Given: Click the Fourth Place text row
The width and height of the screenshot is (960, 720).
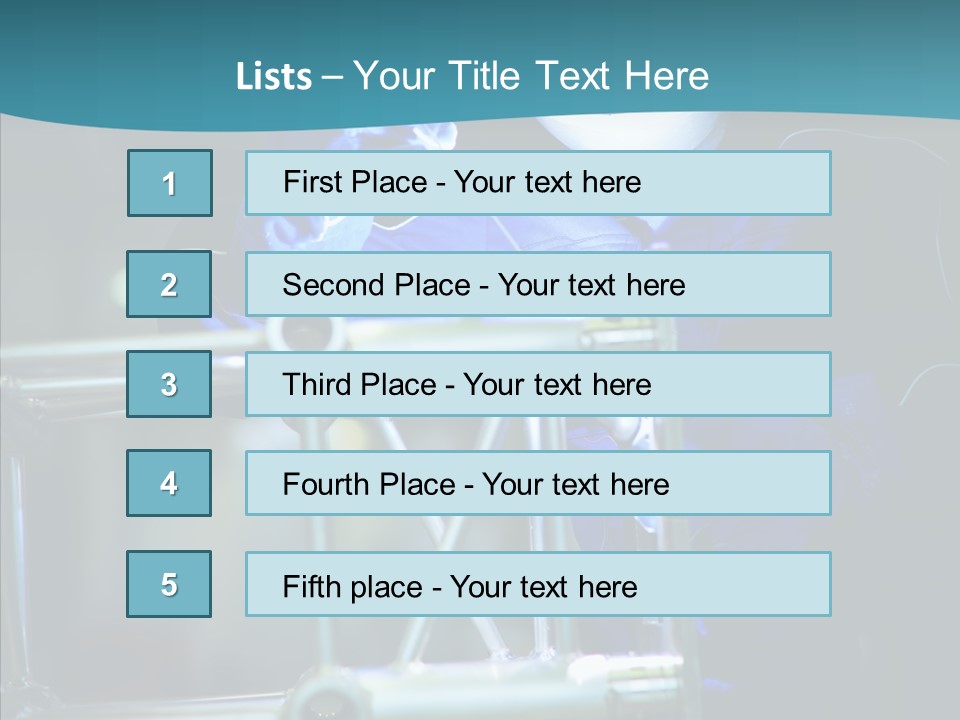Looking at the screenshot, I should click(x=538, y=483).
